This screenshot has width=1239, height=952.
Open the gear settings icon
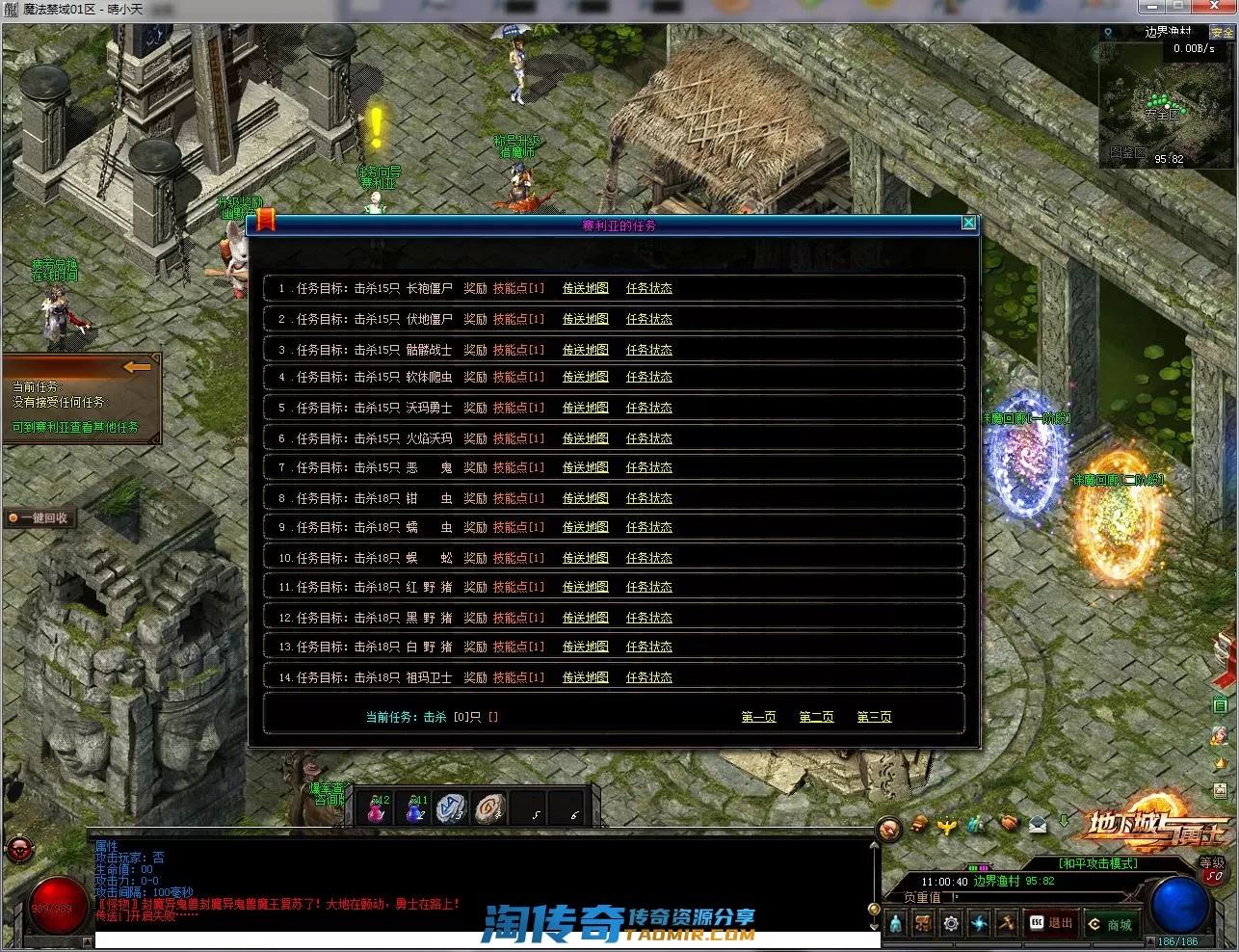pos(951,924)
